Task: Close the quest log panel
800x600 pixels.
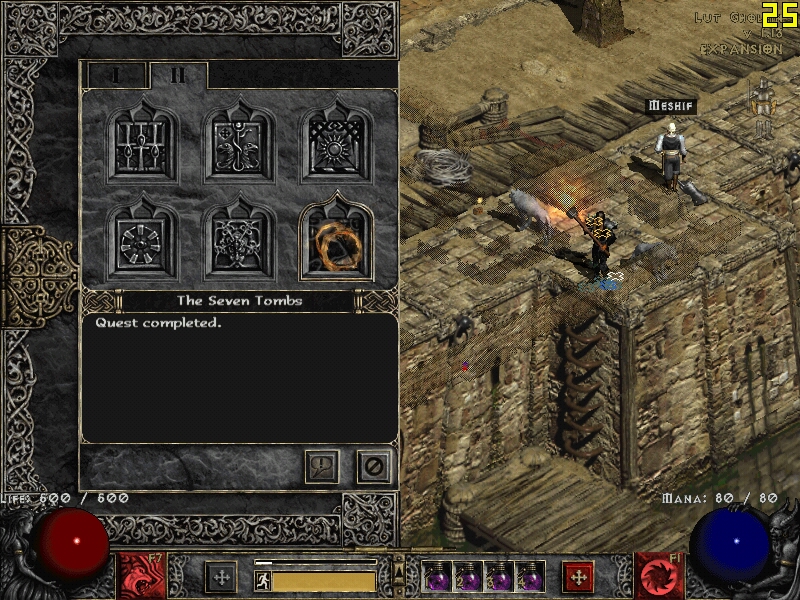Action: click(374, 466)
